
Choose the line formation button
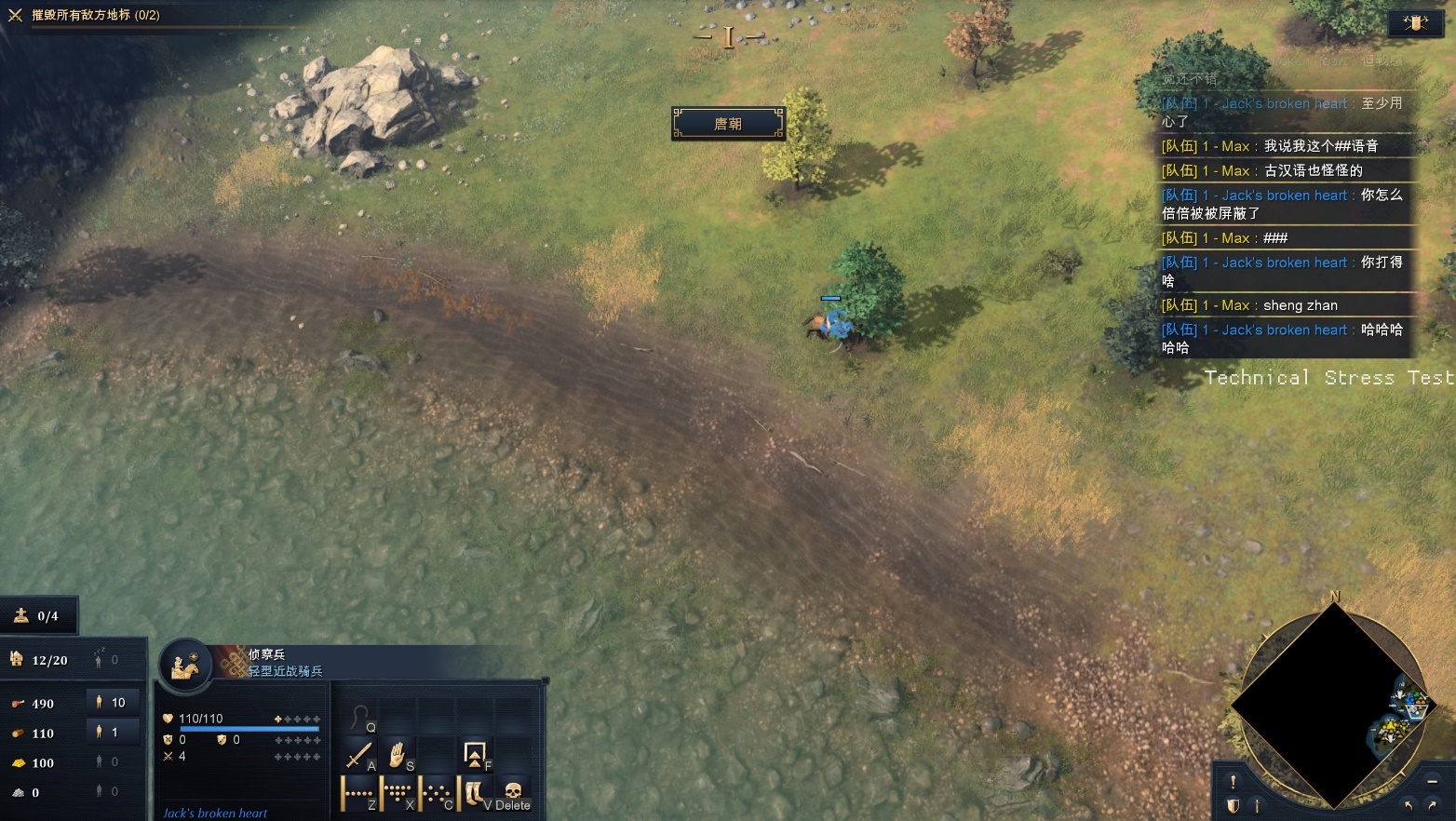357,794
